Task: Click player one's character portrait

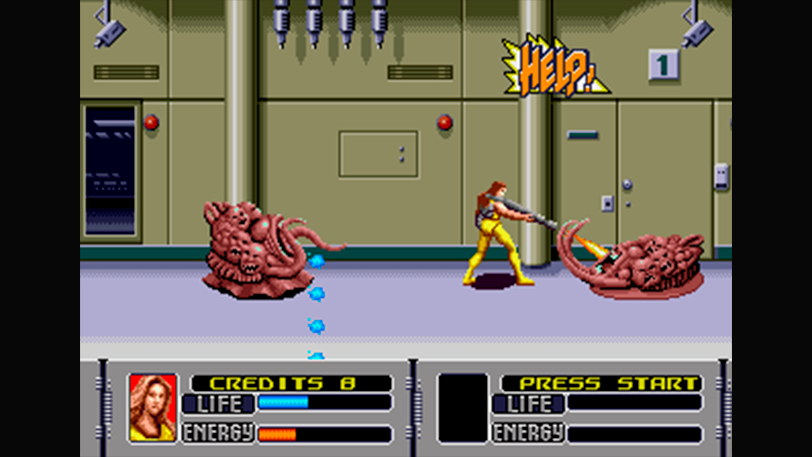Action: [153, 408]
